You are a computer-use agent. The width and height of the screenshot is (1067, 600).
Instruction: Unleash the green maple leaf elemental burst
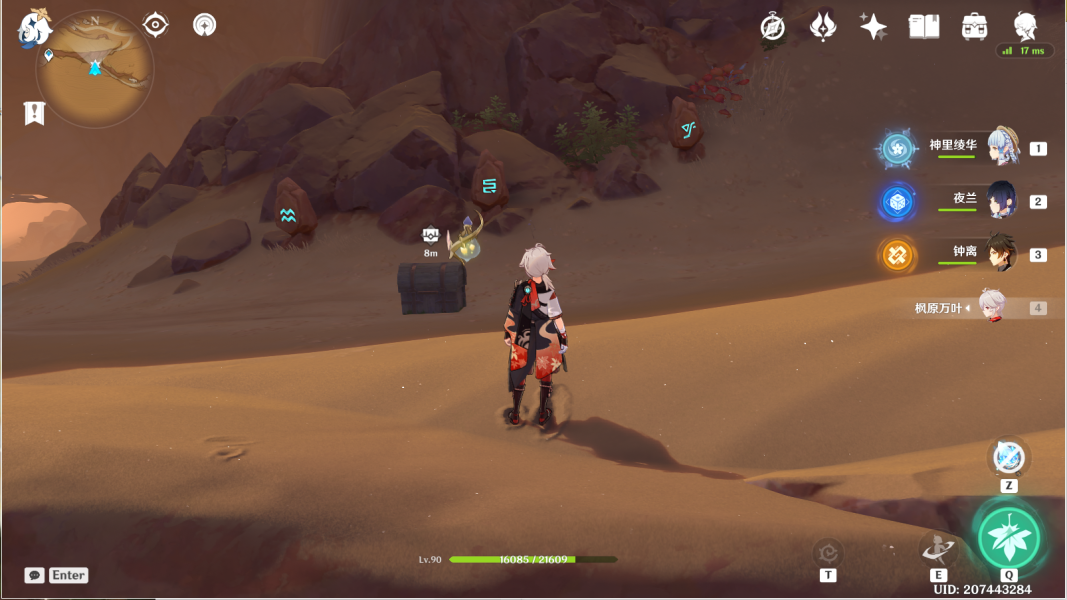1008,538
